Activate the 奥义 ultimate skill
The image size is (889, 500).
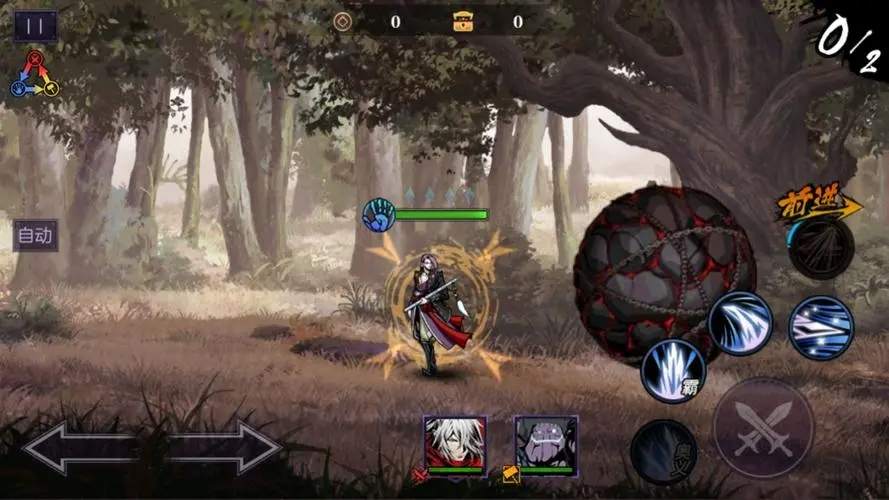click(x=663, y=451)
